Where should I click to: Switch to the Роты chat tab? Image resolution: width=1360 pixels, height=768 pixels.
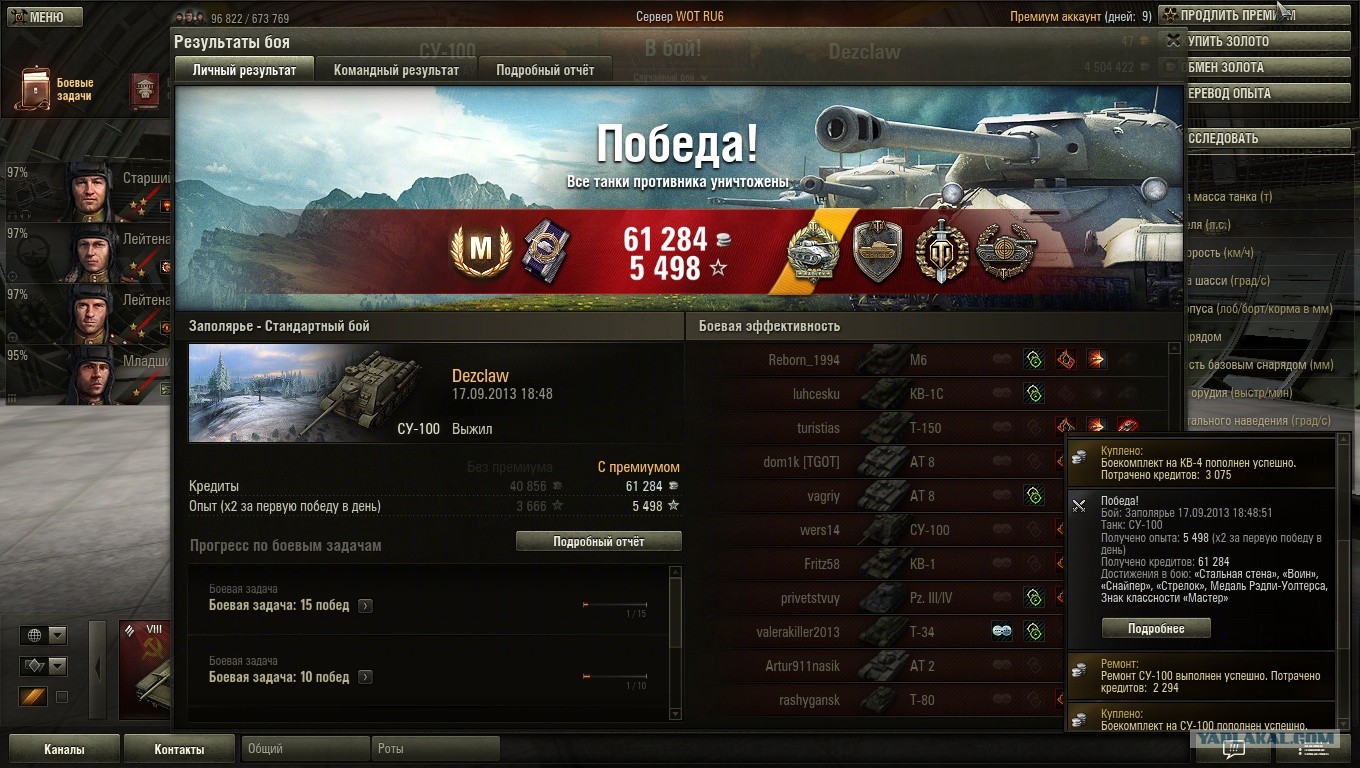pos(436,748)
